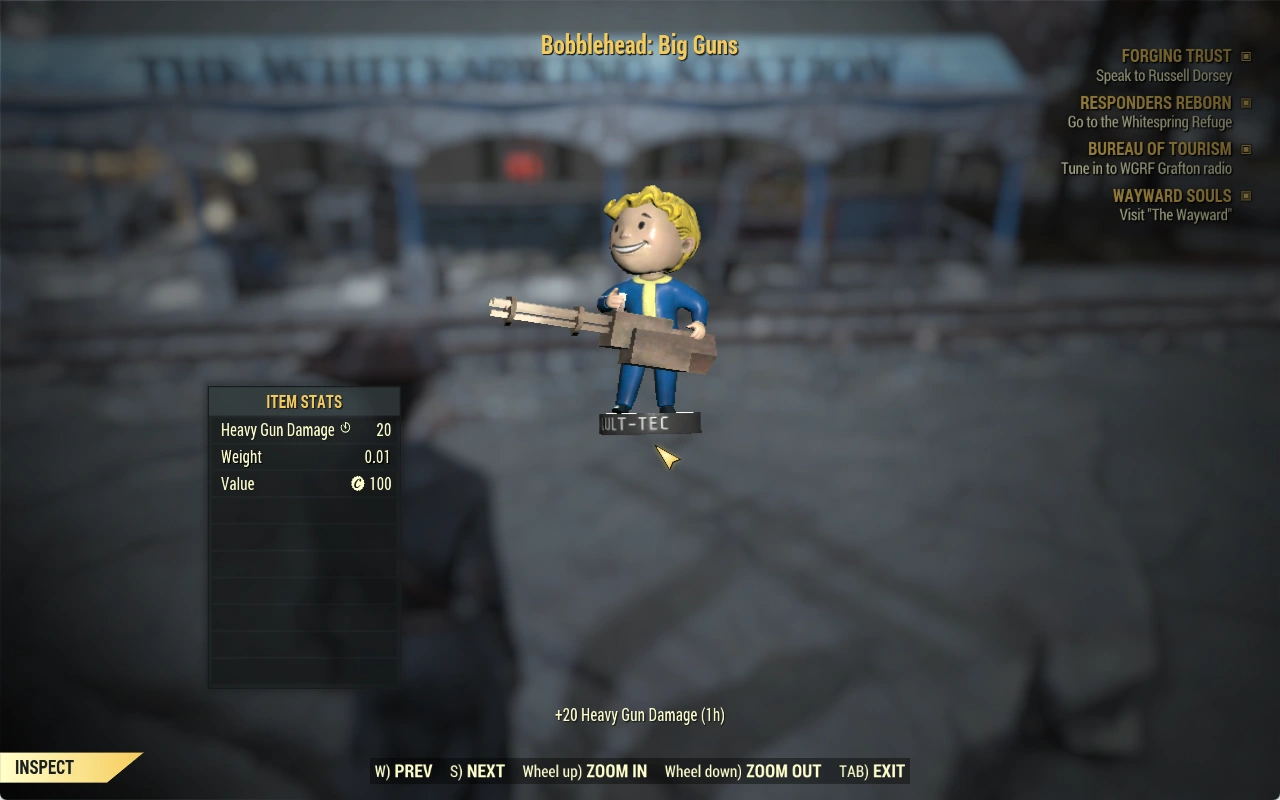Open the Responders Reborn quest entry
Viewport: 1280px width, 800px height.
(1155, 103)
